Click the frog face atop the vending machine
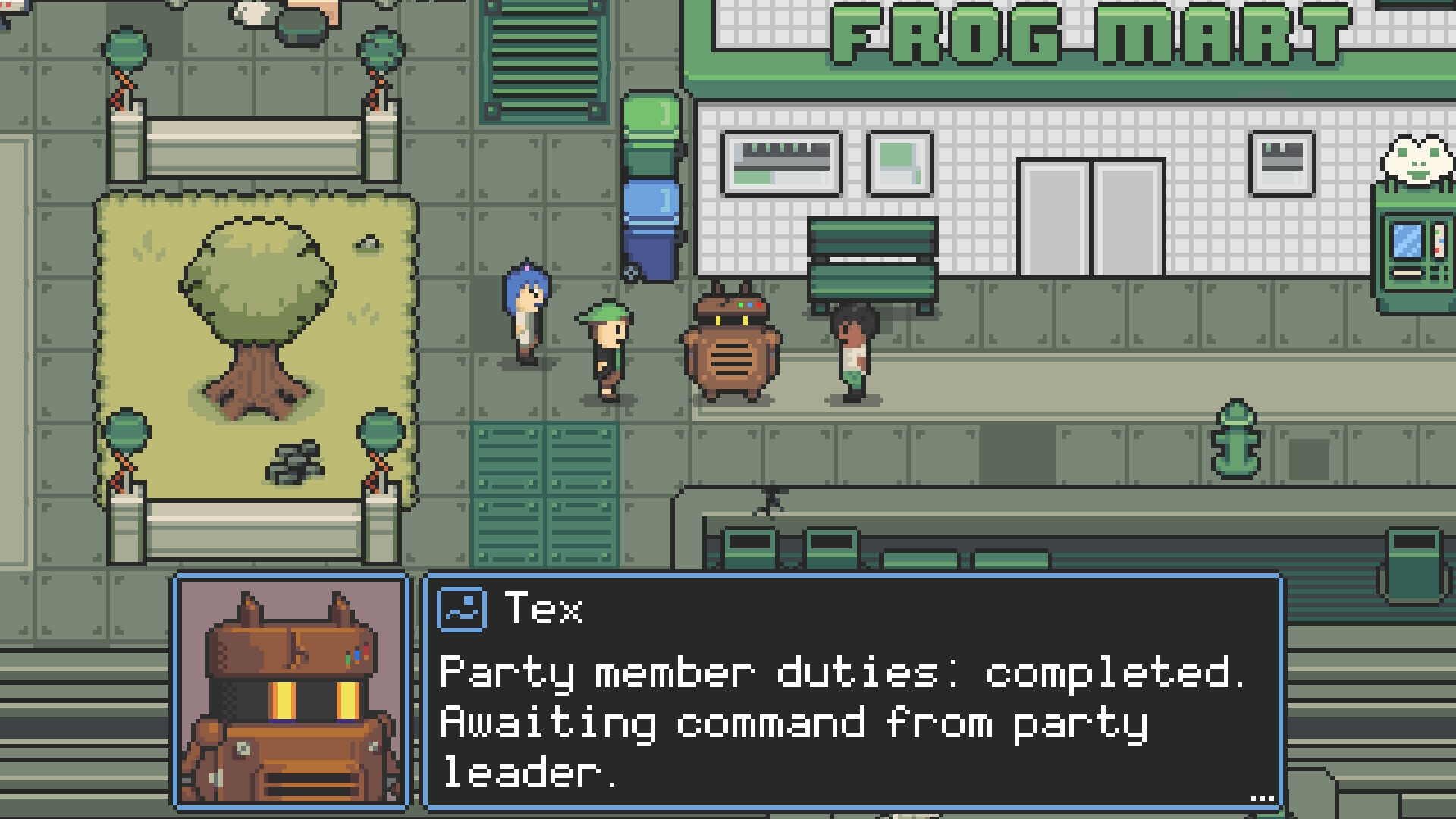The image size is (1456, 819). 1417,159
